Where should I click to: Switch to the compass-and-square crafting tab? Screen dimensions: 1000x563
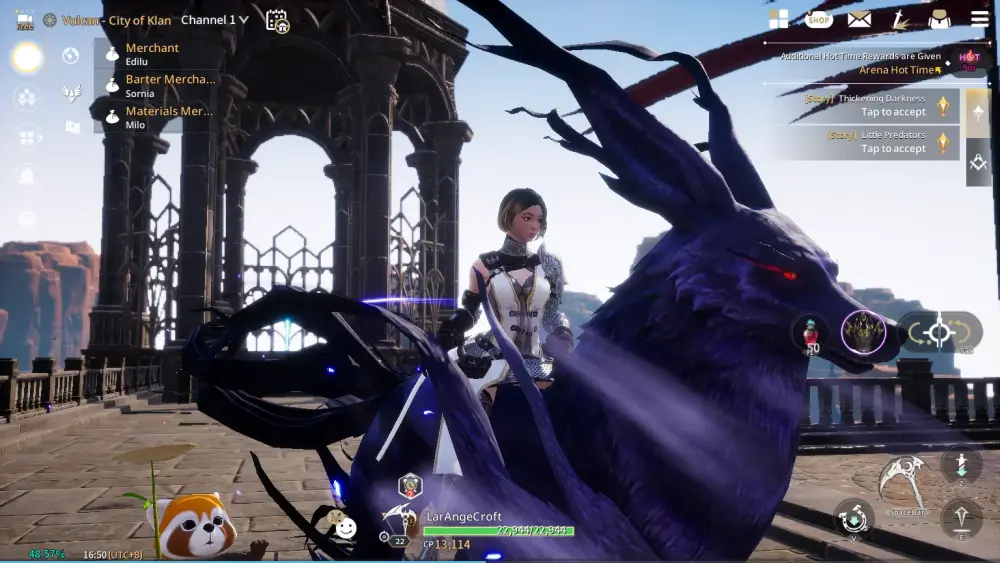[978, 162]
